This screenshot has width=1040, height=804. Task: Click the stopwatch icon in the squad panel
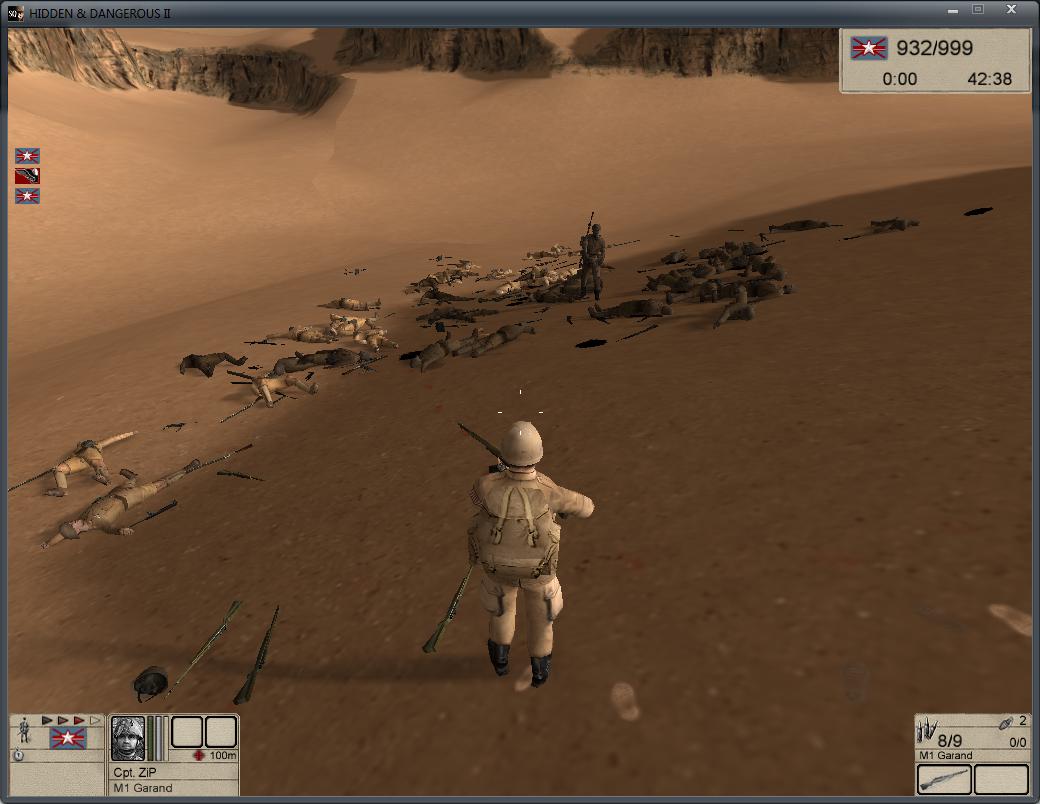tap(19, 756)
